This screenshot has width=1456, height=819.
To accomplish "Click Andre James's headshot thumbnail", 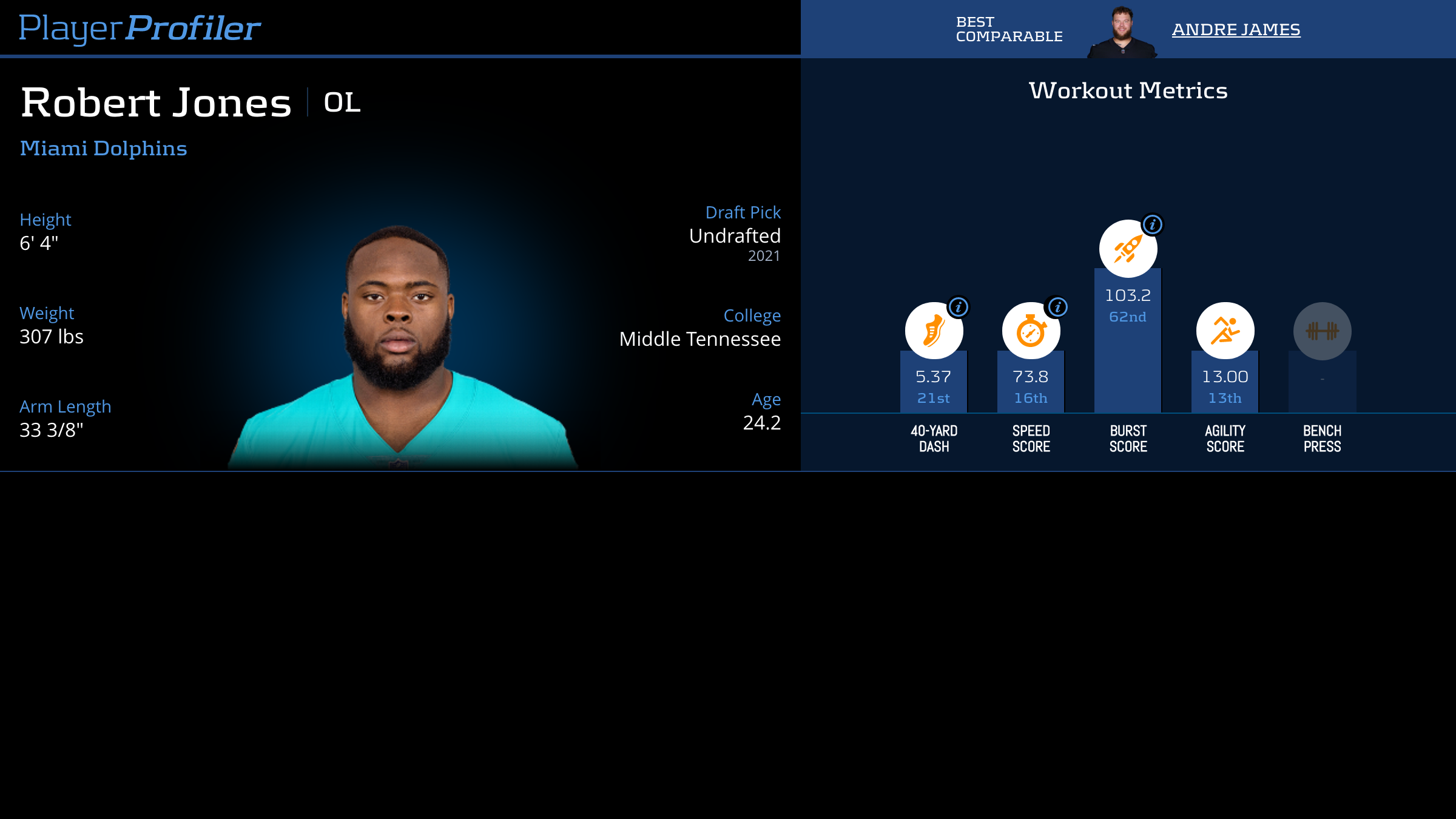I will 1122,33.
